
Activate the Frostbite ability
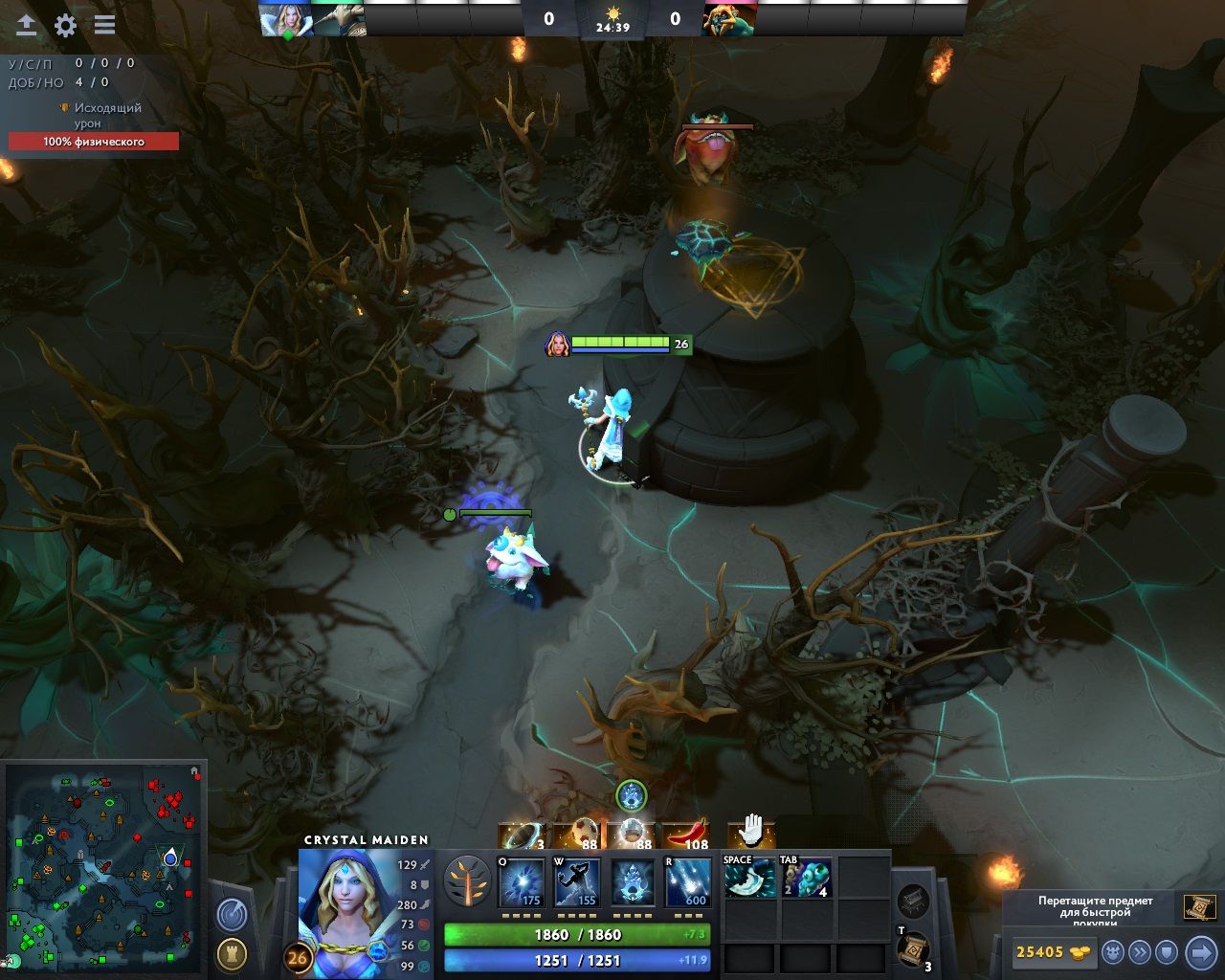coord(577,882)
